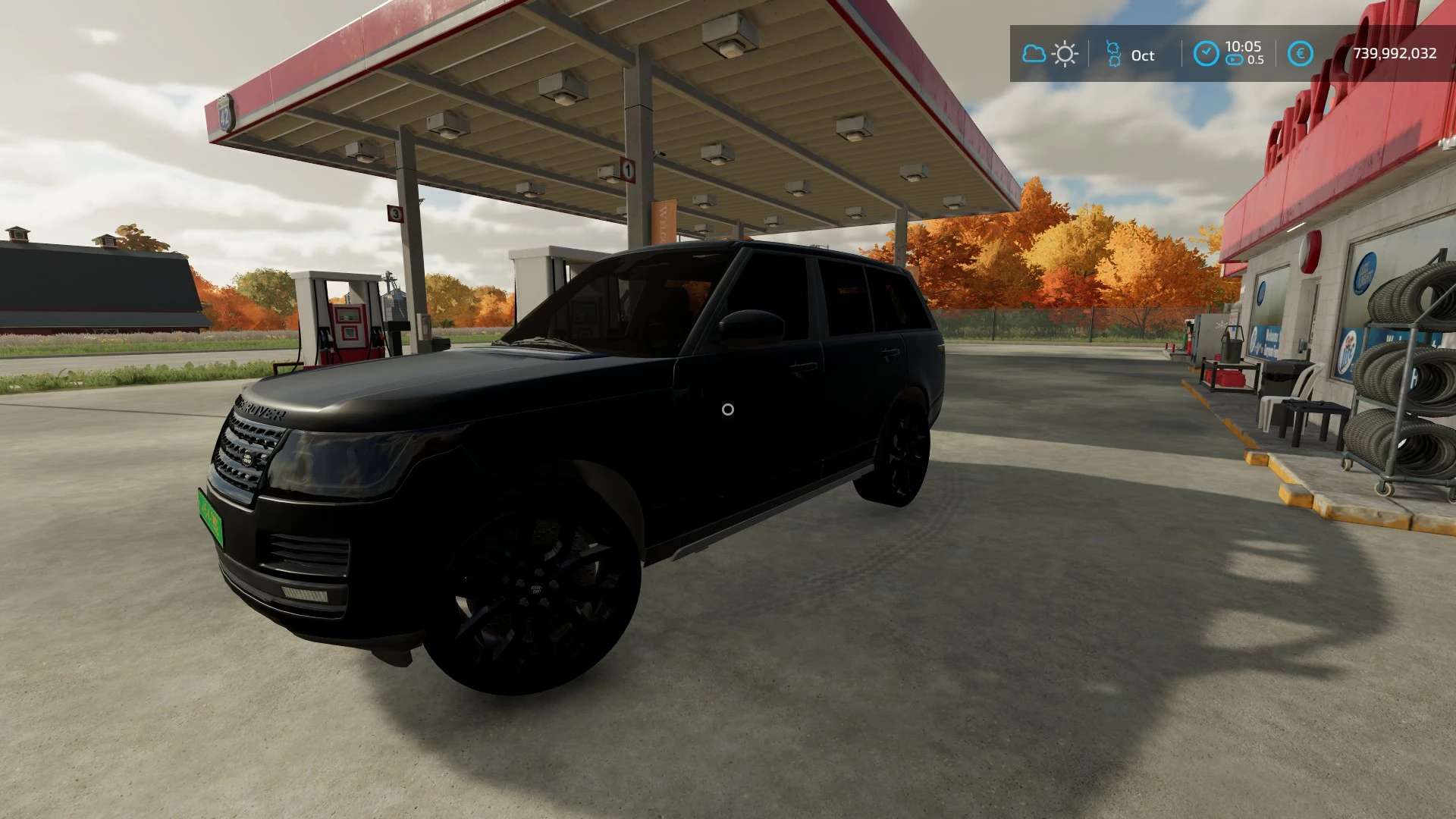This screenshot has width=1456, height=819.
Task: Select the sun weather icon
Action: point(1065,54)
